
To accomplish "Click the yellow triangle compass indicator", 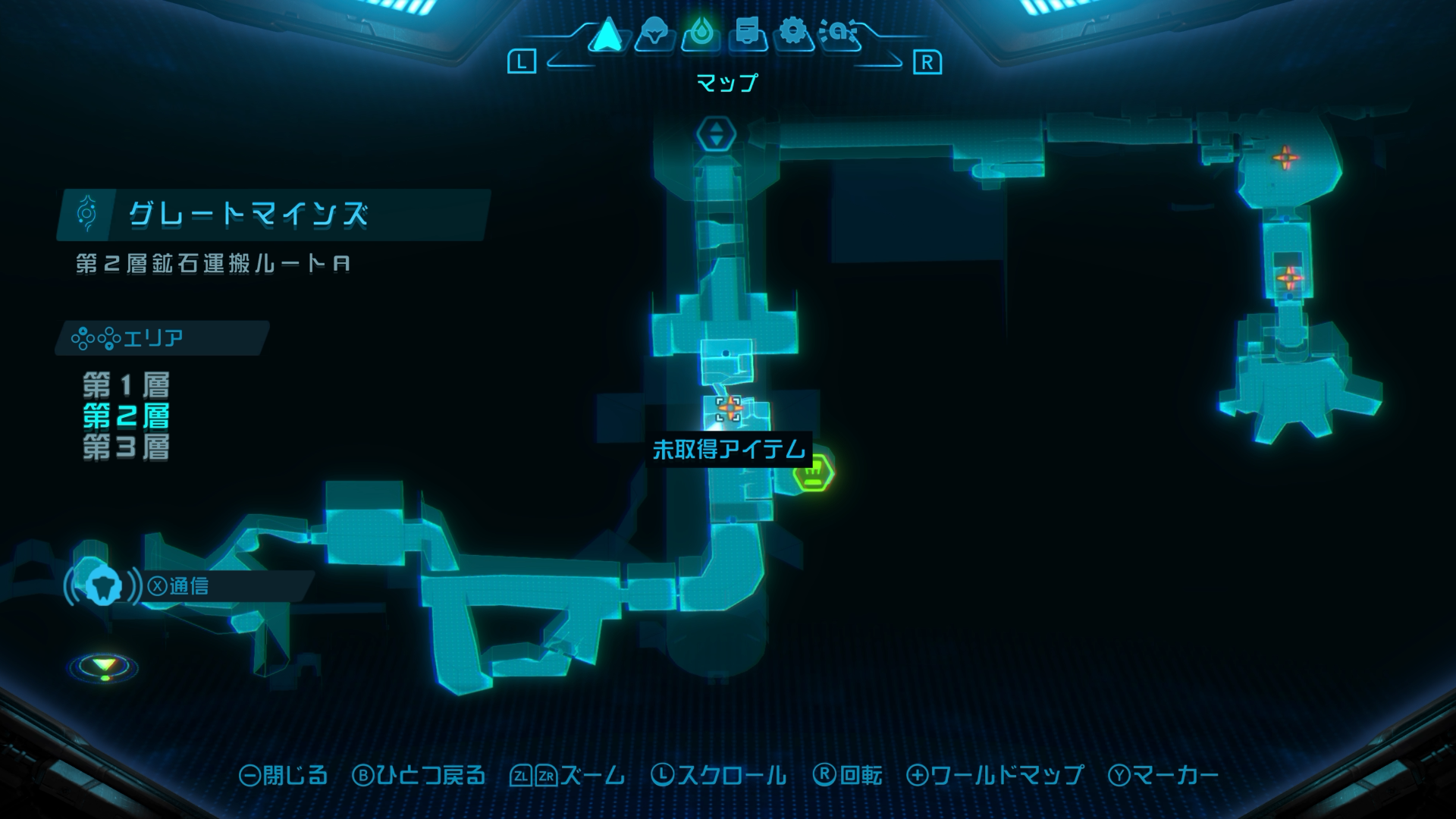I will (x=104, y=667).
